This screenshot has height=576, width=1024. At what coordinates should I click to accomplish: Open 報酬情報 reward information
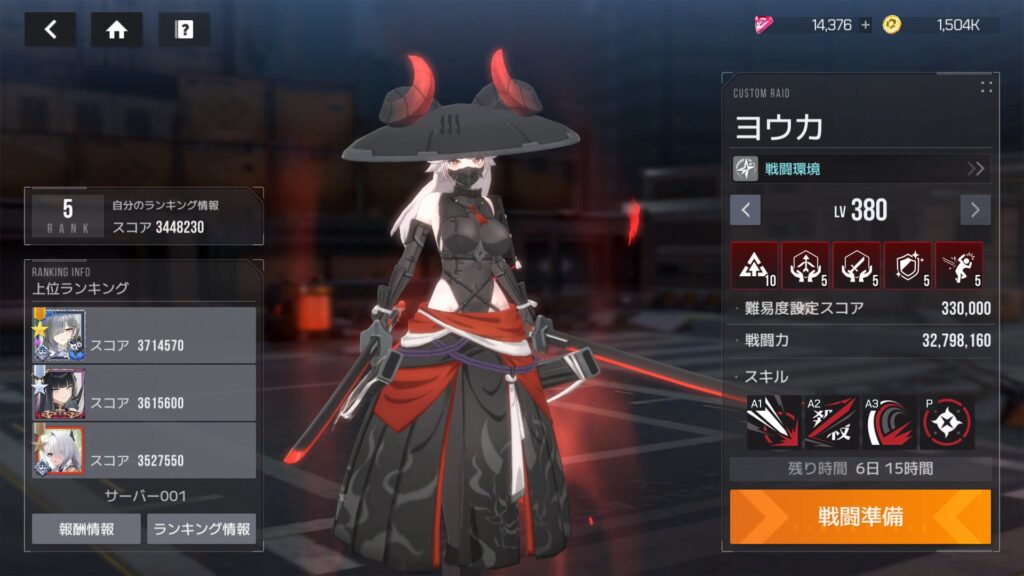86,529
